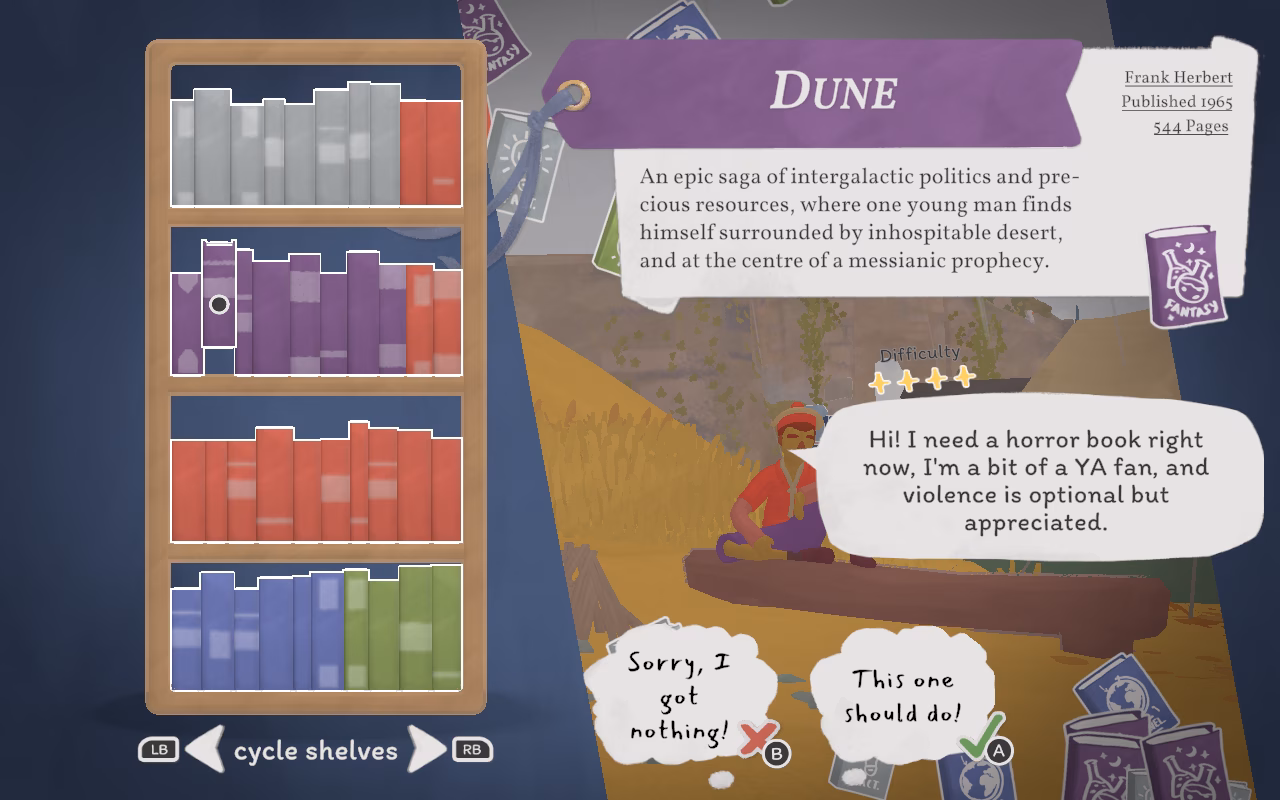Confirm with "This one should do!"
The width and height of the screenshot is (1280, 800).
903,696
